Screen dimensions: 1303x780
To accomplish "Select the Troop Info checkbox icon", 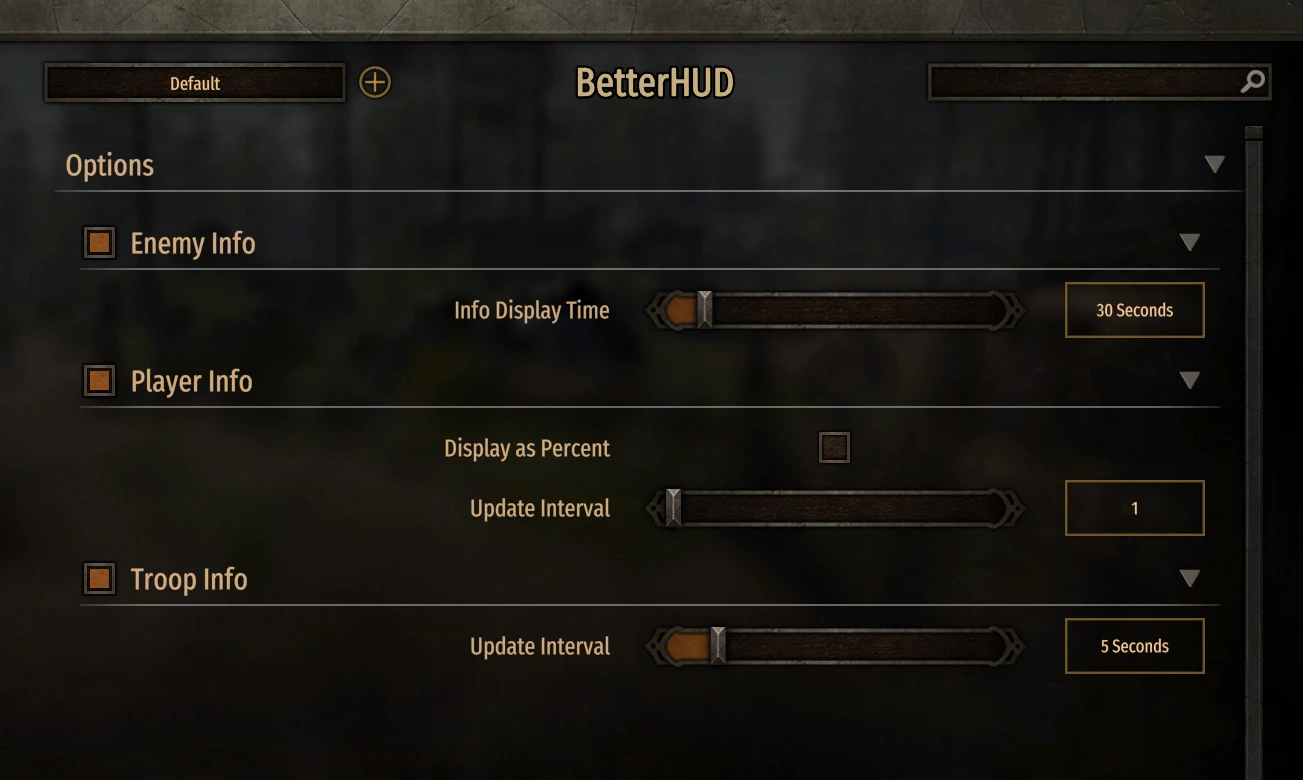I will 97,578.
